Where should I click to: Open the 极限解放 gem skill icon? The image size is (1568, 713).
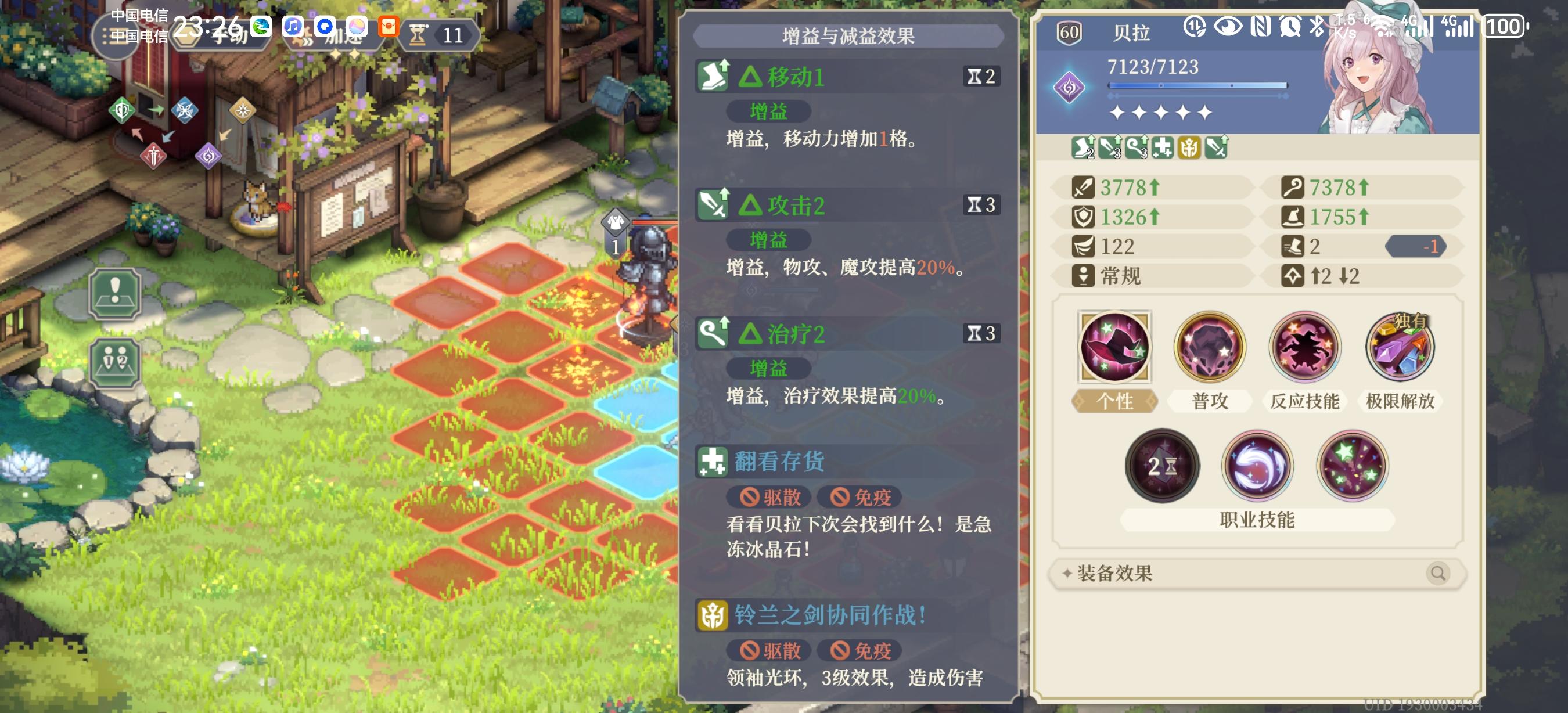click(x=1400, y=347)
